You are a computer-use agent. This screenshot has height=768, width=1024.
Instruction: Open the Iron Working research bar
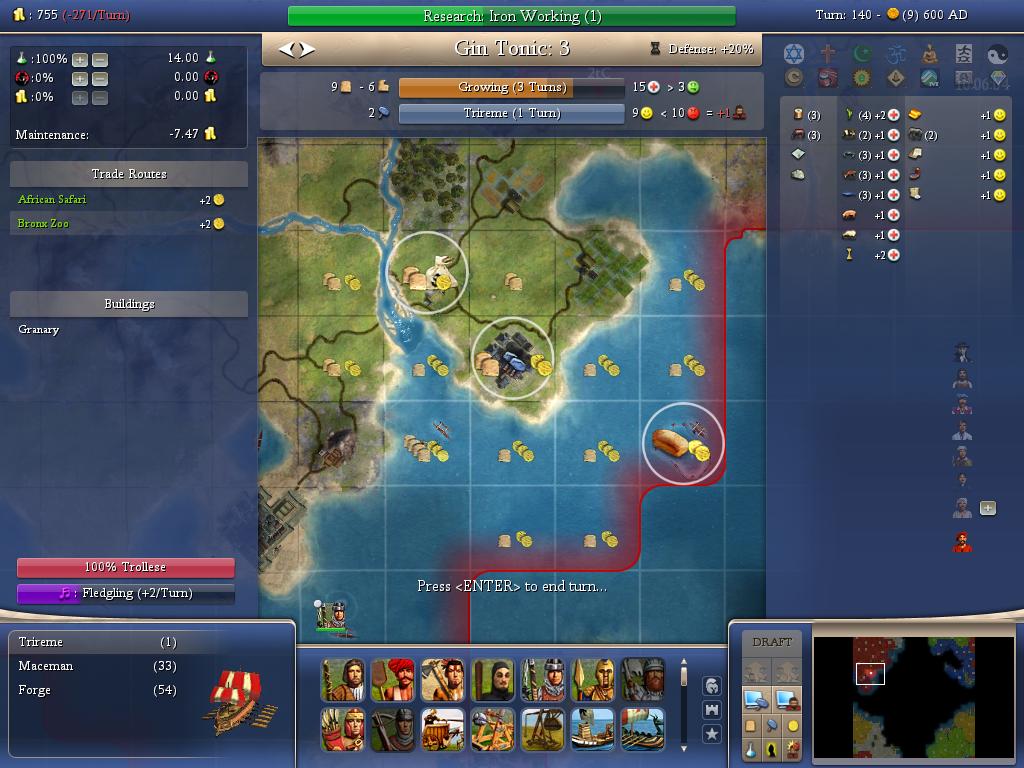click(x=511, y=16)
